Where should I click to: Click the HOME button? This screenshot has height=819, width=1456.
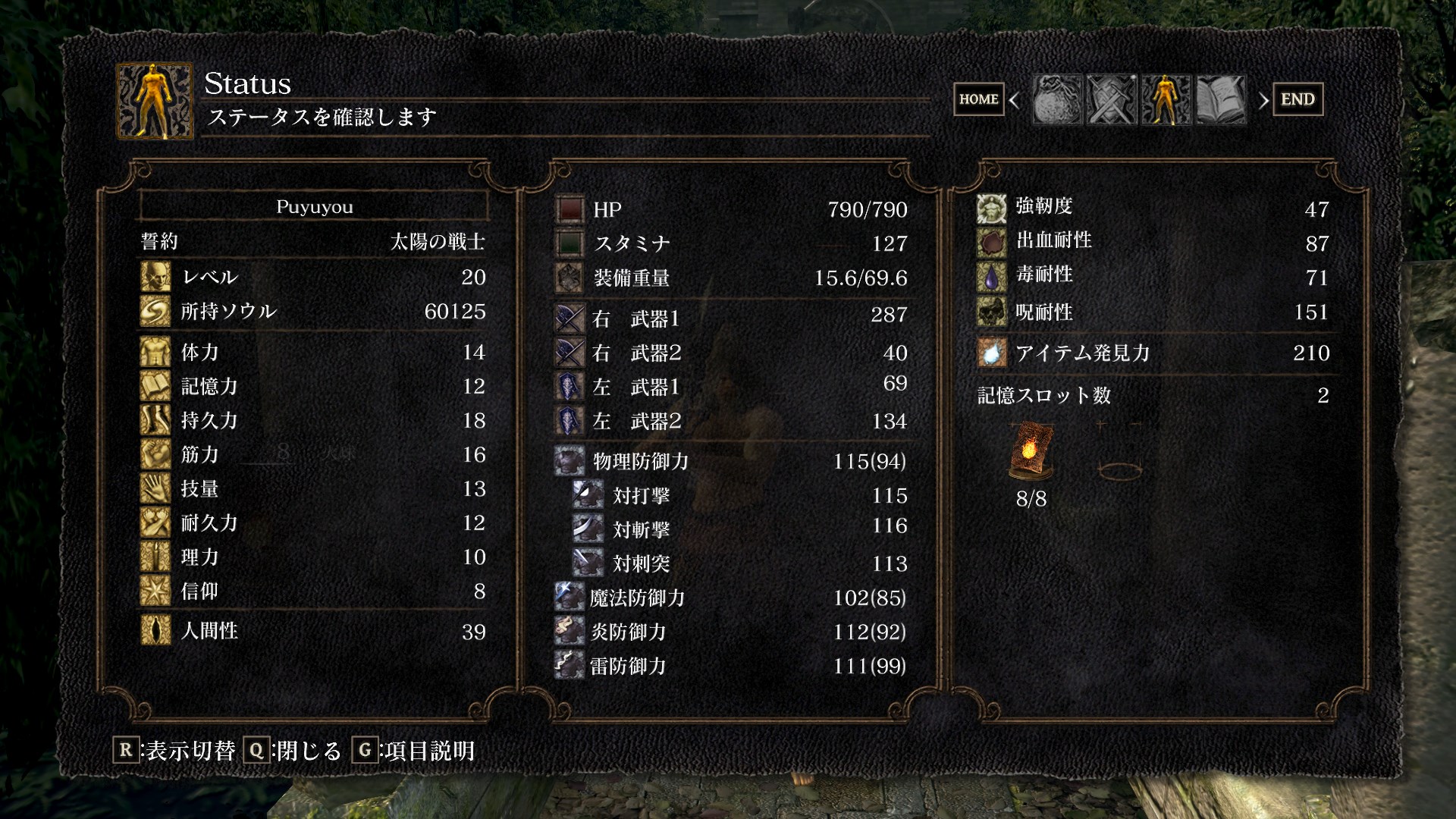pyautogui.click(x=978, y=99)
